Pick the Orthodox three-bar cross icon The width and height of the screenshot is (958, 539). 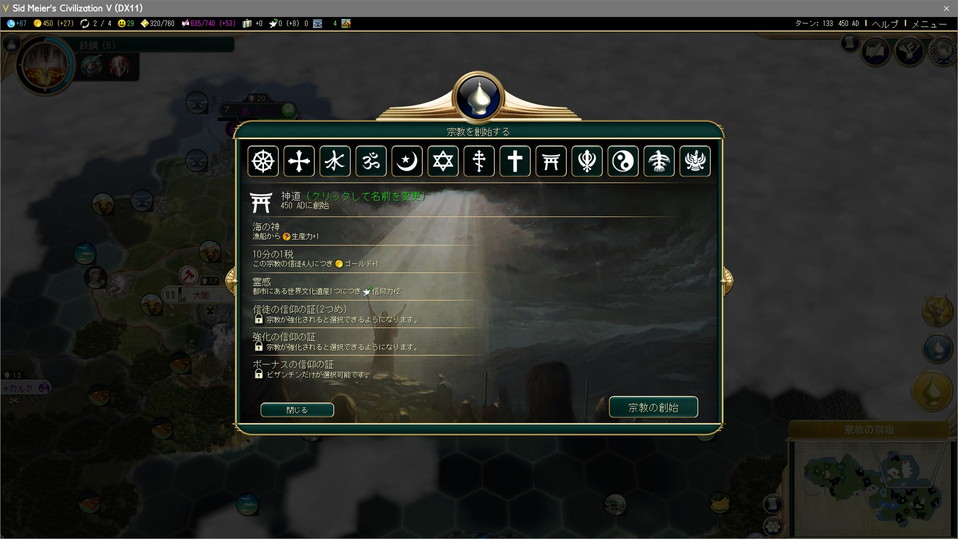pyautogui.click(x=479, y=161)
